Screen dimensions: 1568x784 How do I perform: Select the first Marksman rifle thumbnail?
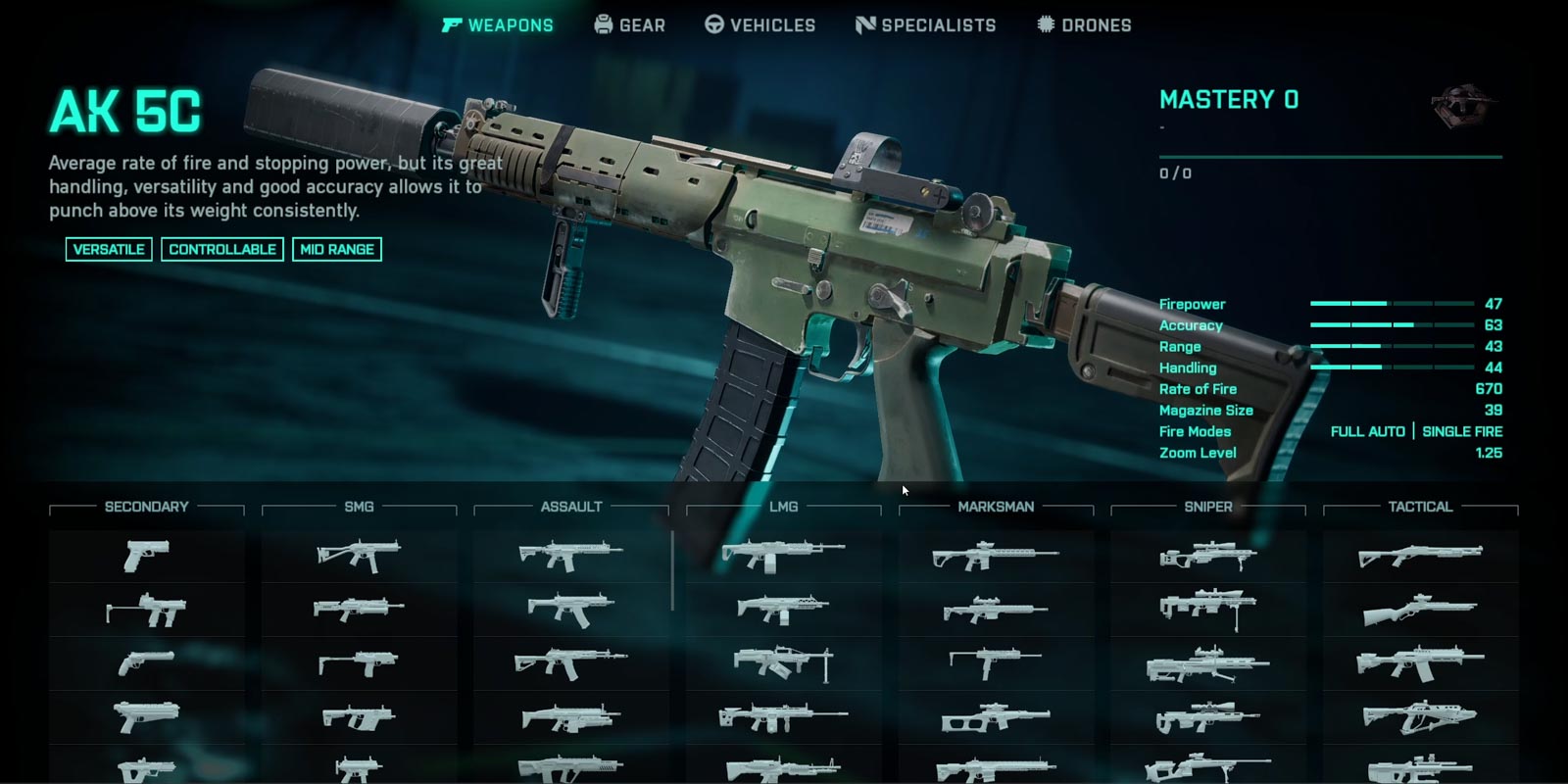point(996,556)
